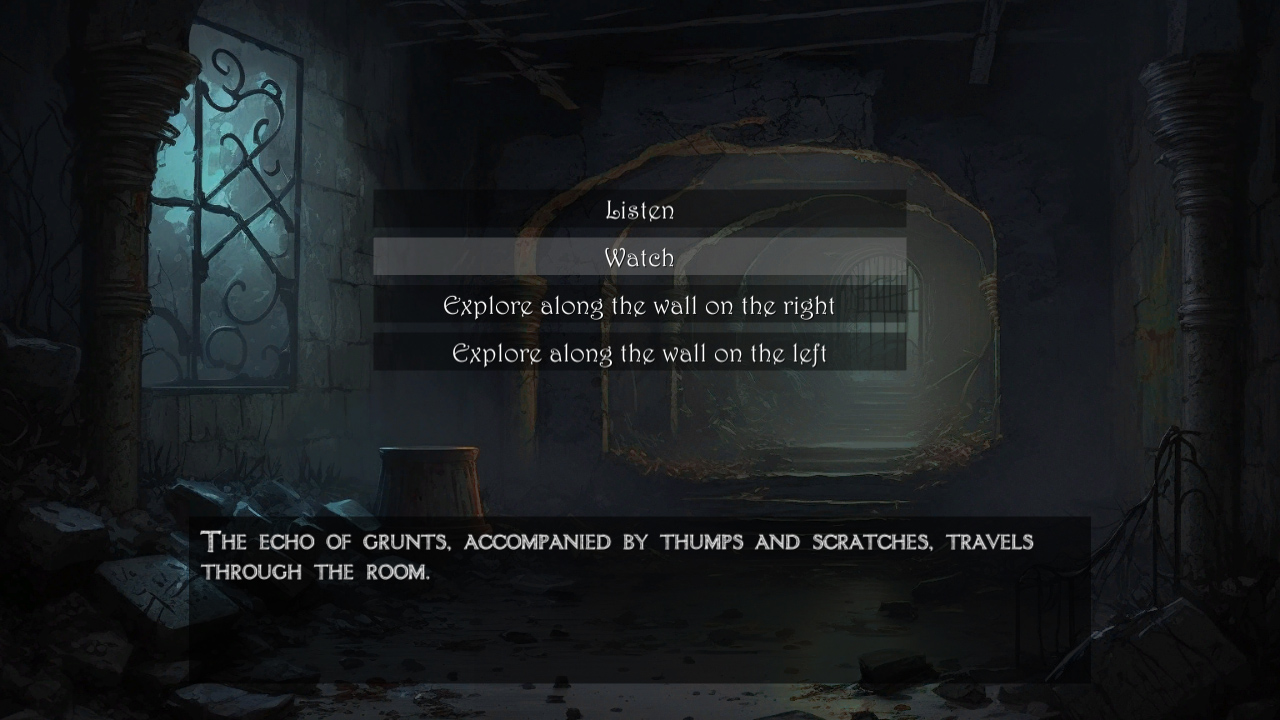
Task: Select "Explore along the wall on the right"
Action: pos(640,306)
